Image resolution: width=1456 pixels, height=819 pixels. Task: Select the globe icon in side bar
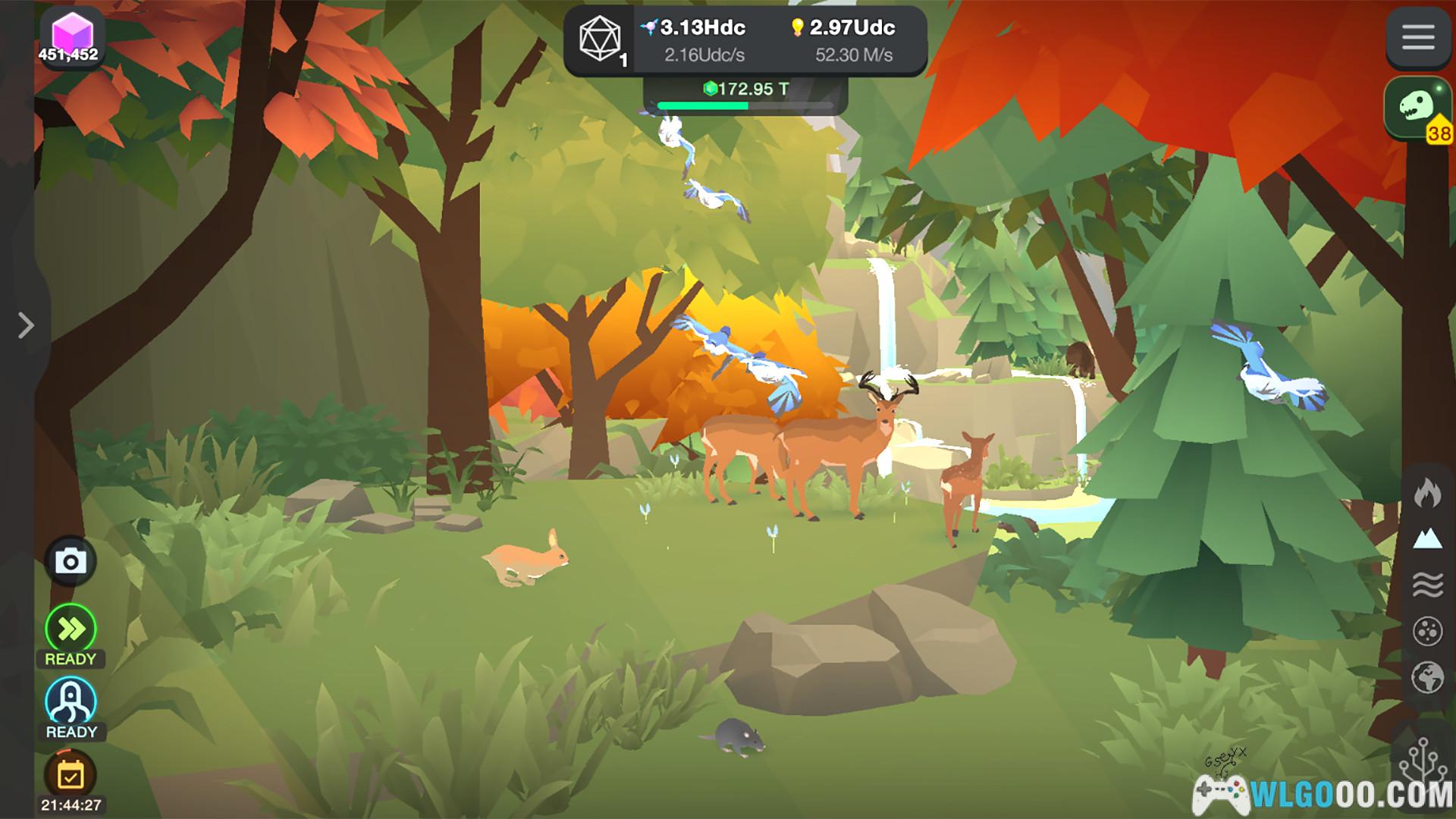[1427, 677]
